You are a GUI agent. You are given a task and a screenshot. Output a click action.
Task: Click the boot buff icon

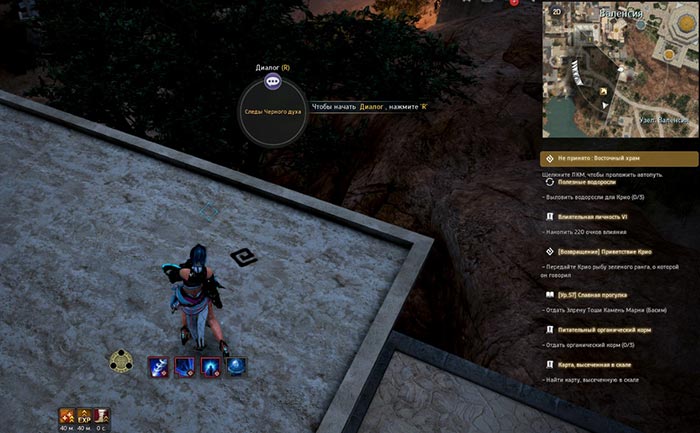coord(102,415)
